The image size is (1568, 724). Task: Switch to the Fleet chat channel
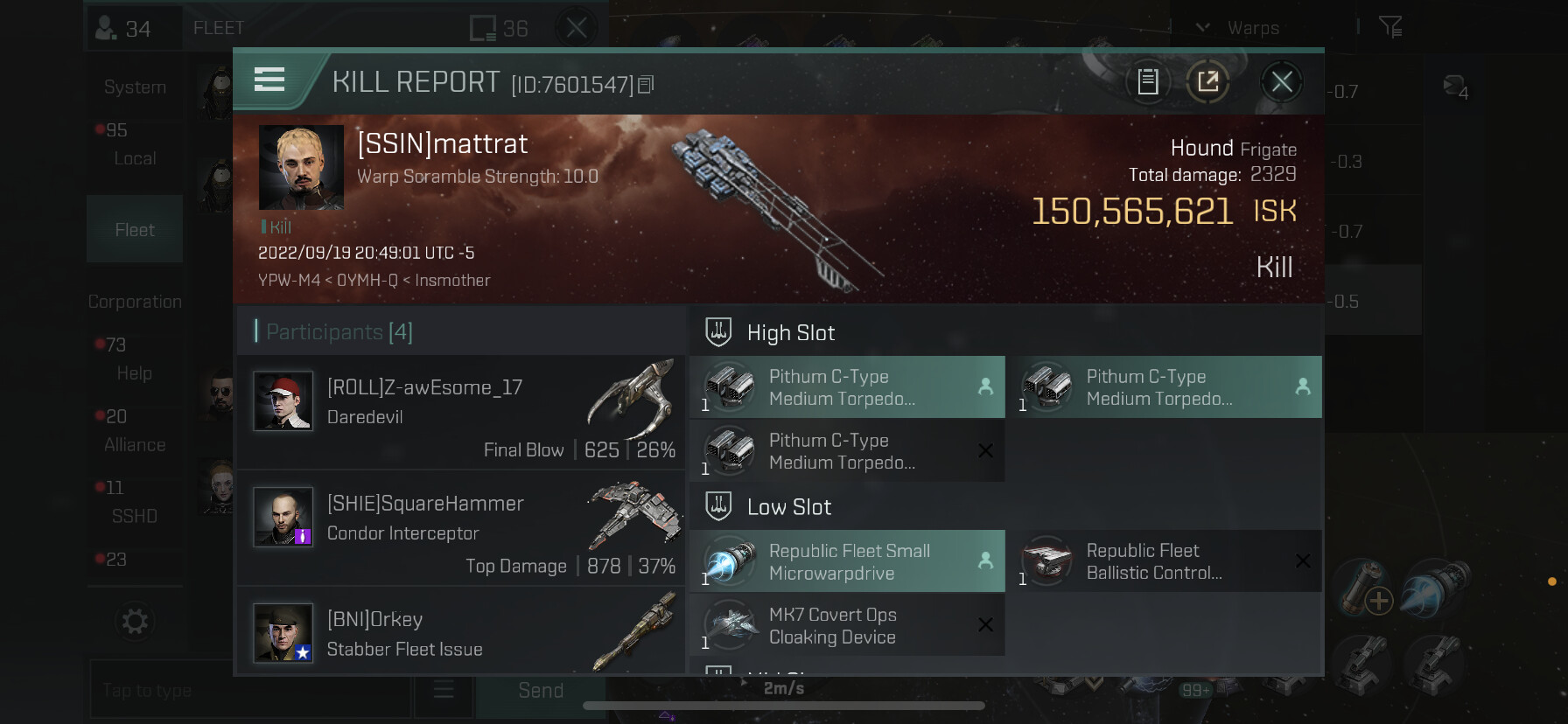[135, 230]
